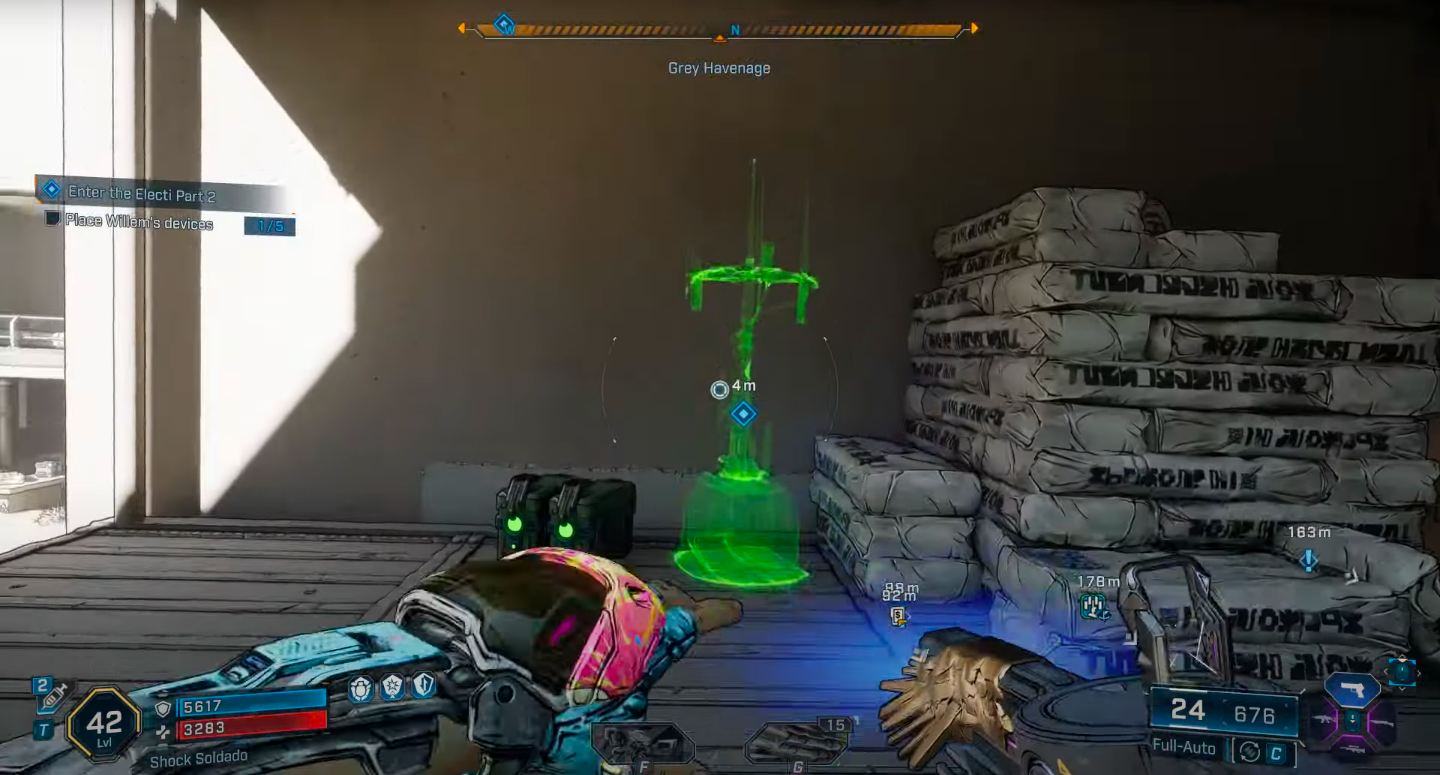Click the 92m vending machine marker
The width and height of the screenshot is (1440, 775).
coord(899,616)
